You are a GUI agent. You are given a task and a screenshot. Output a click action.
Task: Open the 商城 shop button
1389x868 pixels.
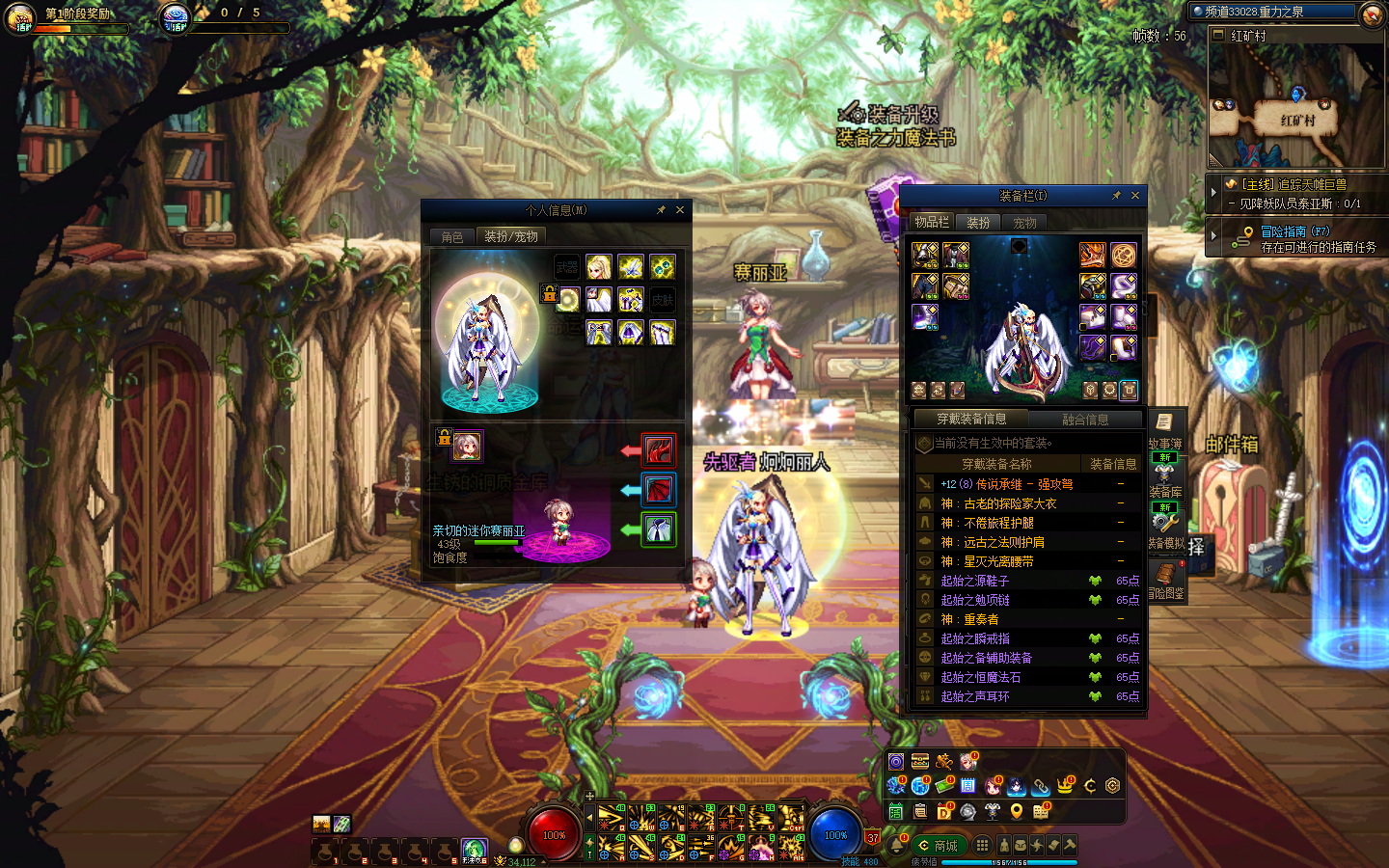938,846
